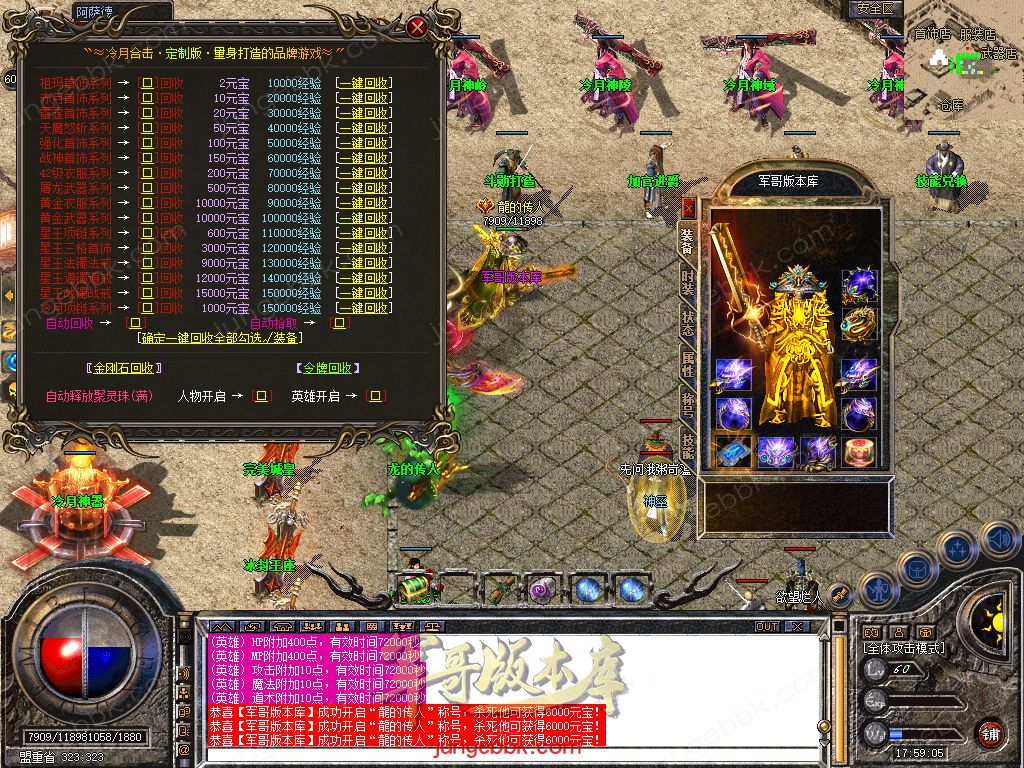
Task: Open the 技能 tab
Action: click(688, 443)
